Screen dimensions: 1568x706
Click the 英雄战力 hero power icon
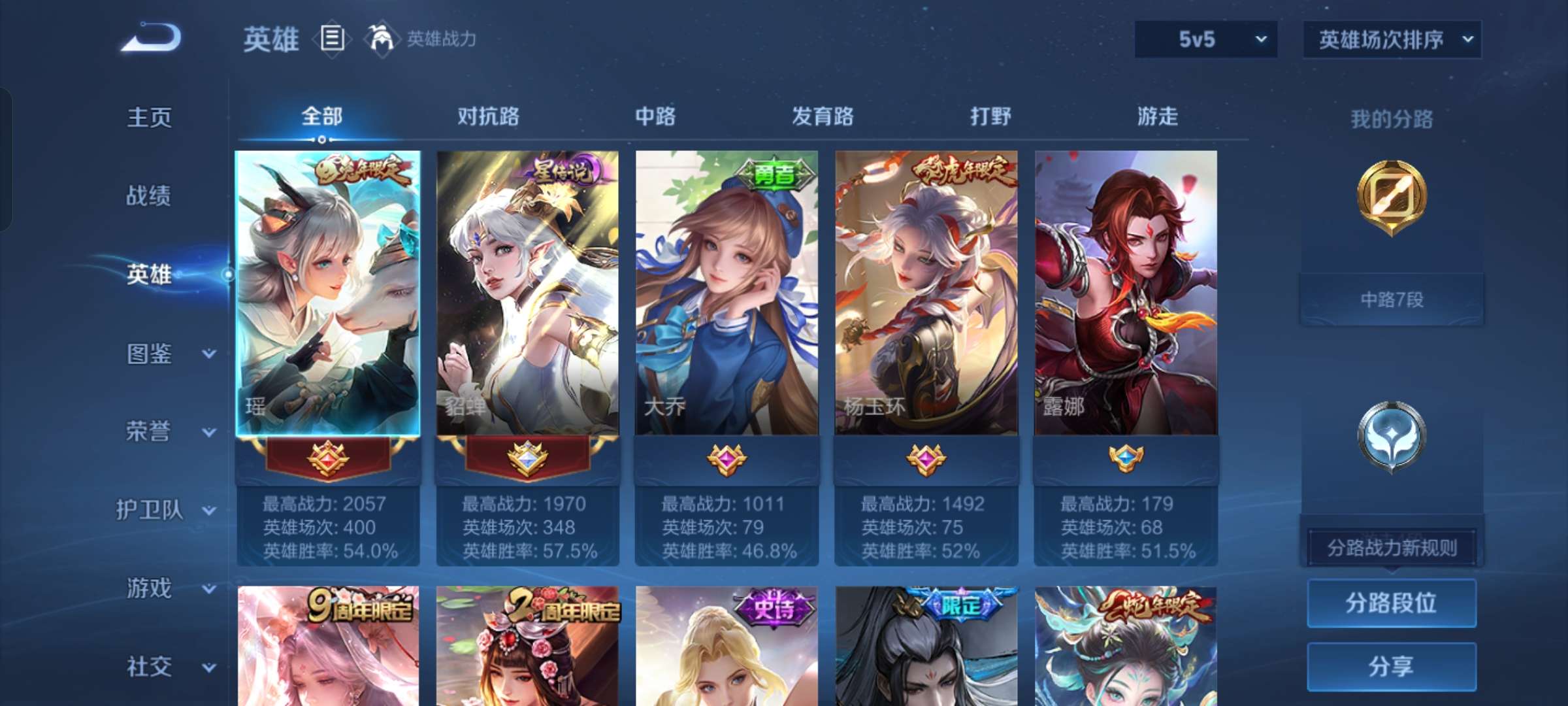pyautogui.click(x=378, y=39)
